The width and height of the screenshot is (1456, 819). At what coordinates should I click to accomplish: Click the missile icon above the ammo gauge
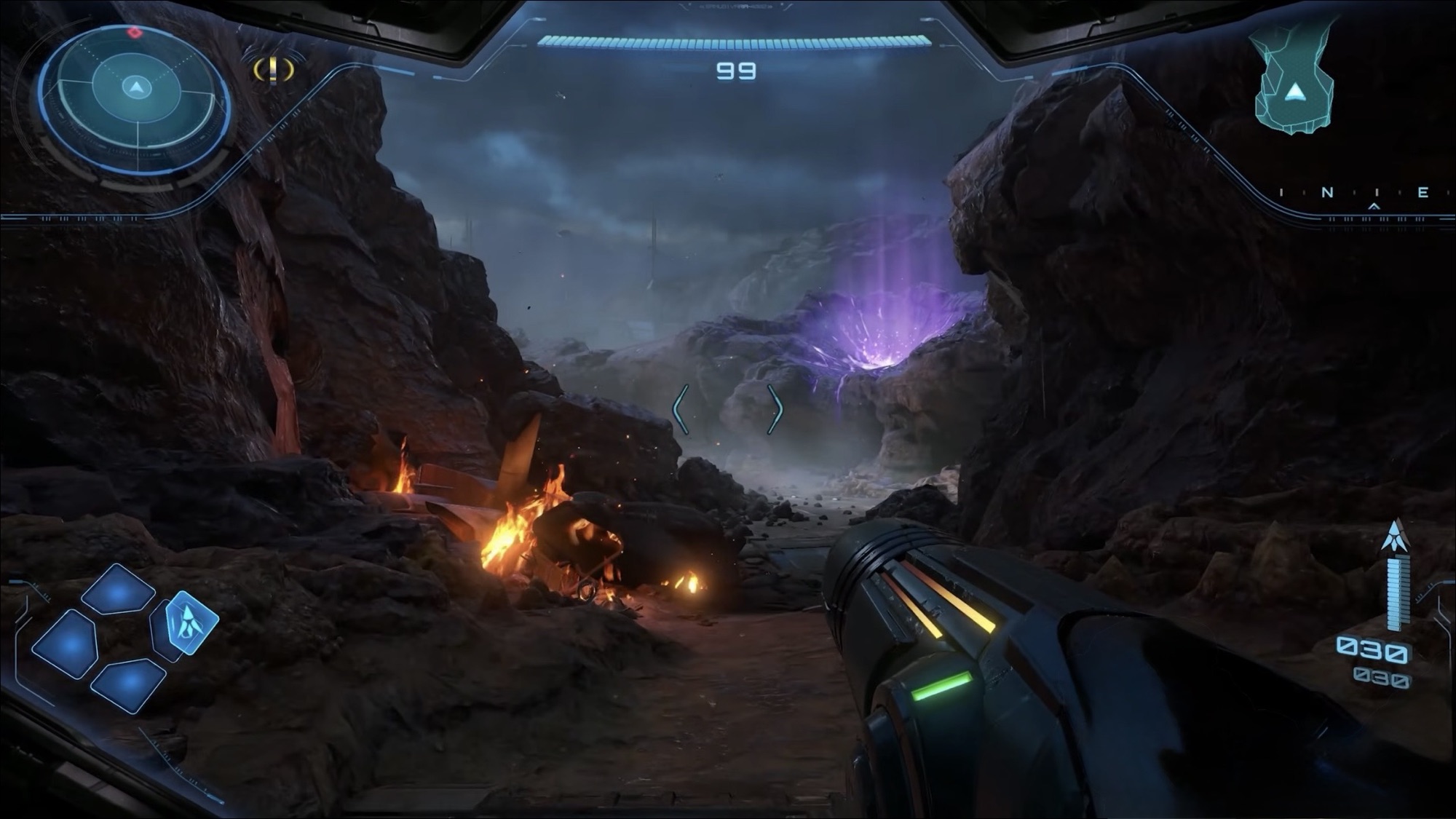click(1394, 537)
